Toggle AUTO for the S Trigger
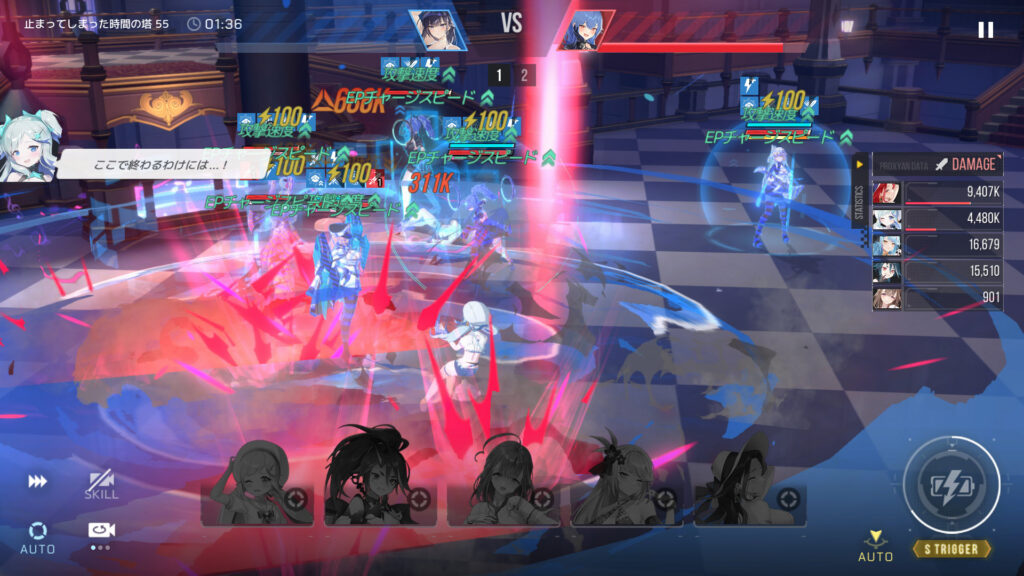1024x576 pixels. (875, 545)
